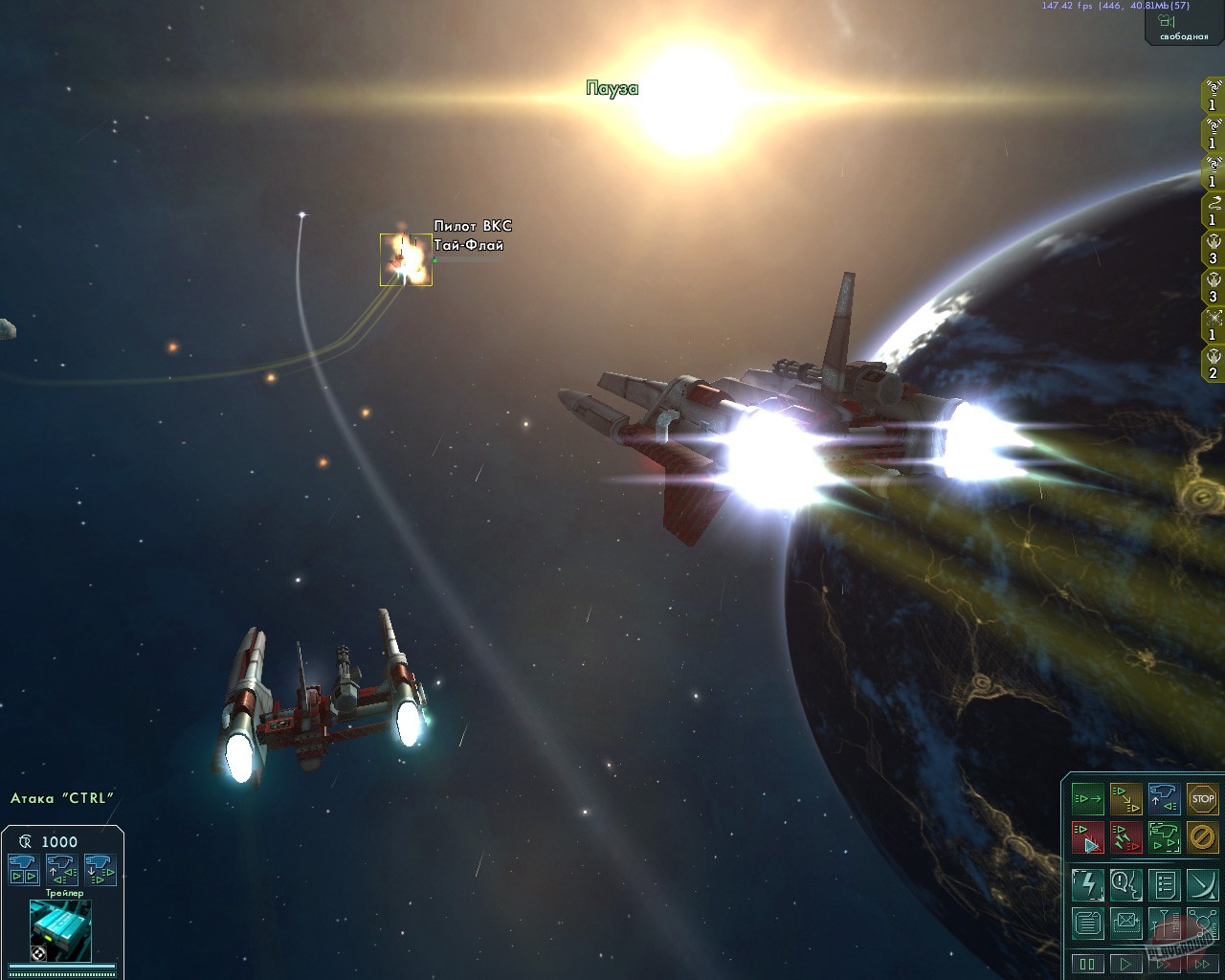Open the mission objectives list icon
The width and height of the screenshot is (1225, 980).
1165,885
